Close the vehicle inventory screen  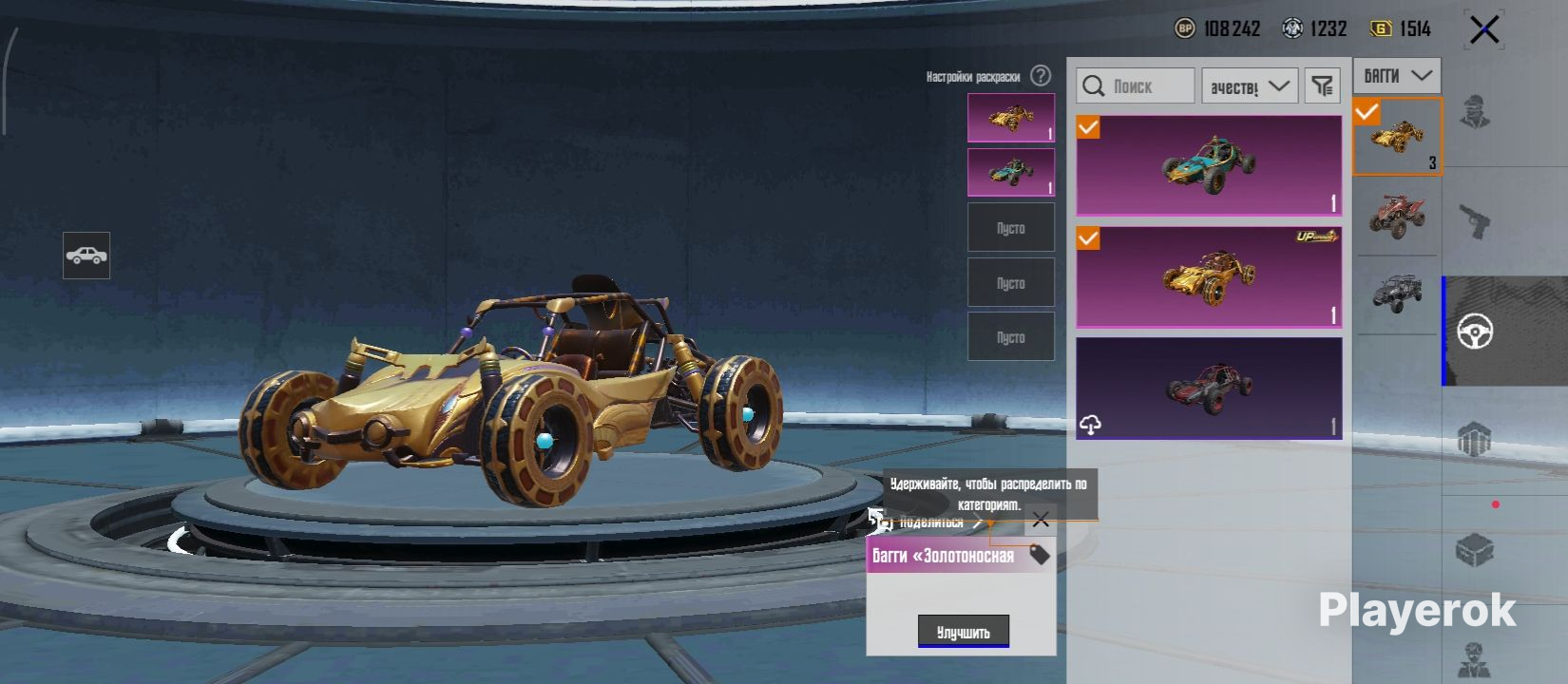point(1484,30)
